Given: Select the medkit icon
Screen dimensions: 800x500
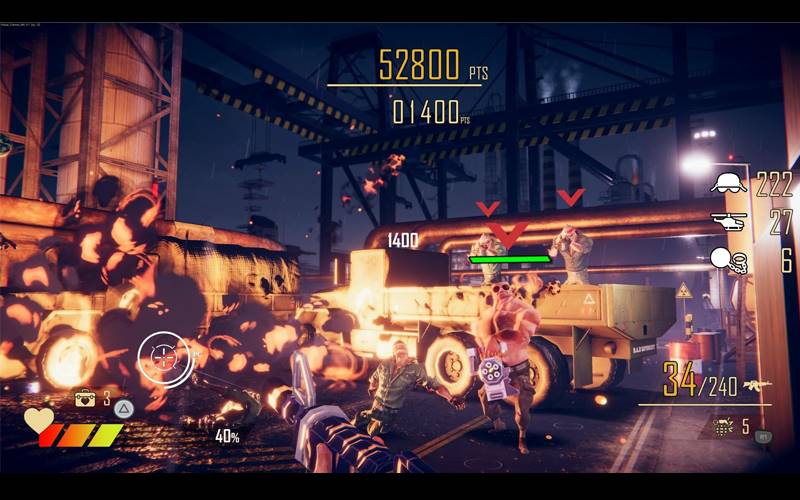Looking at the screenshot, I should (87, 399).
